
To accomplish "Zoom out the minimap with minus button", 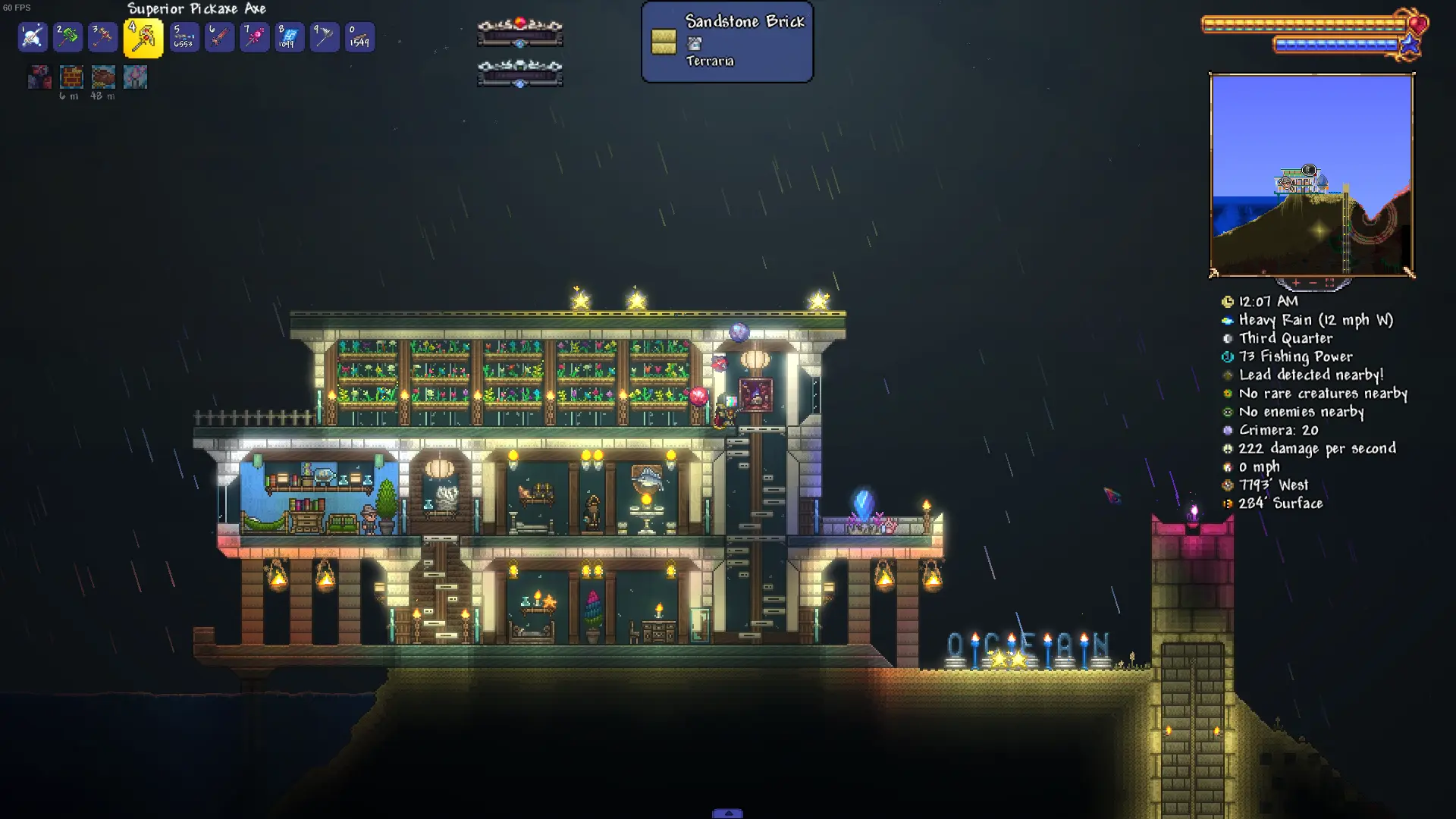I will (1313, 283).
